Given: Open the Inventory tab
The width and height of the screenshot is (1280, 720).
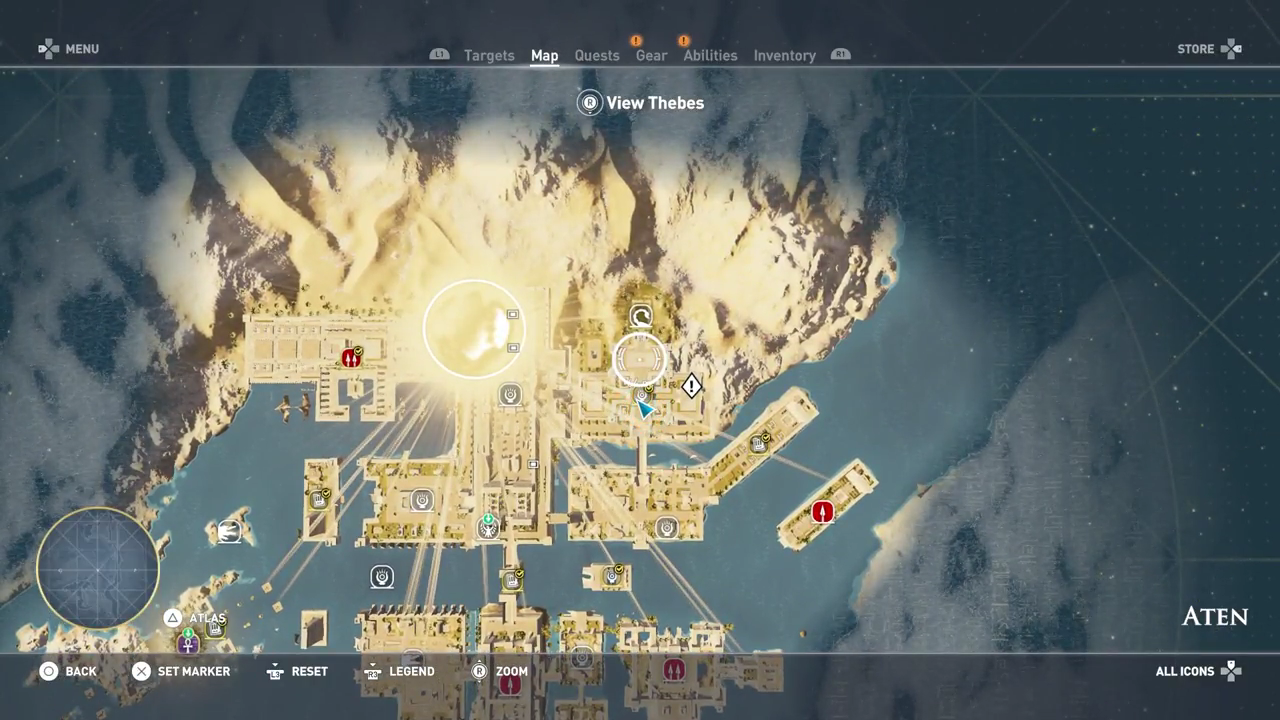Looking at the screenshot, I should click(x=784, y=55).
